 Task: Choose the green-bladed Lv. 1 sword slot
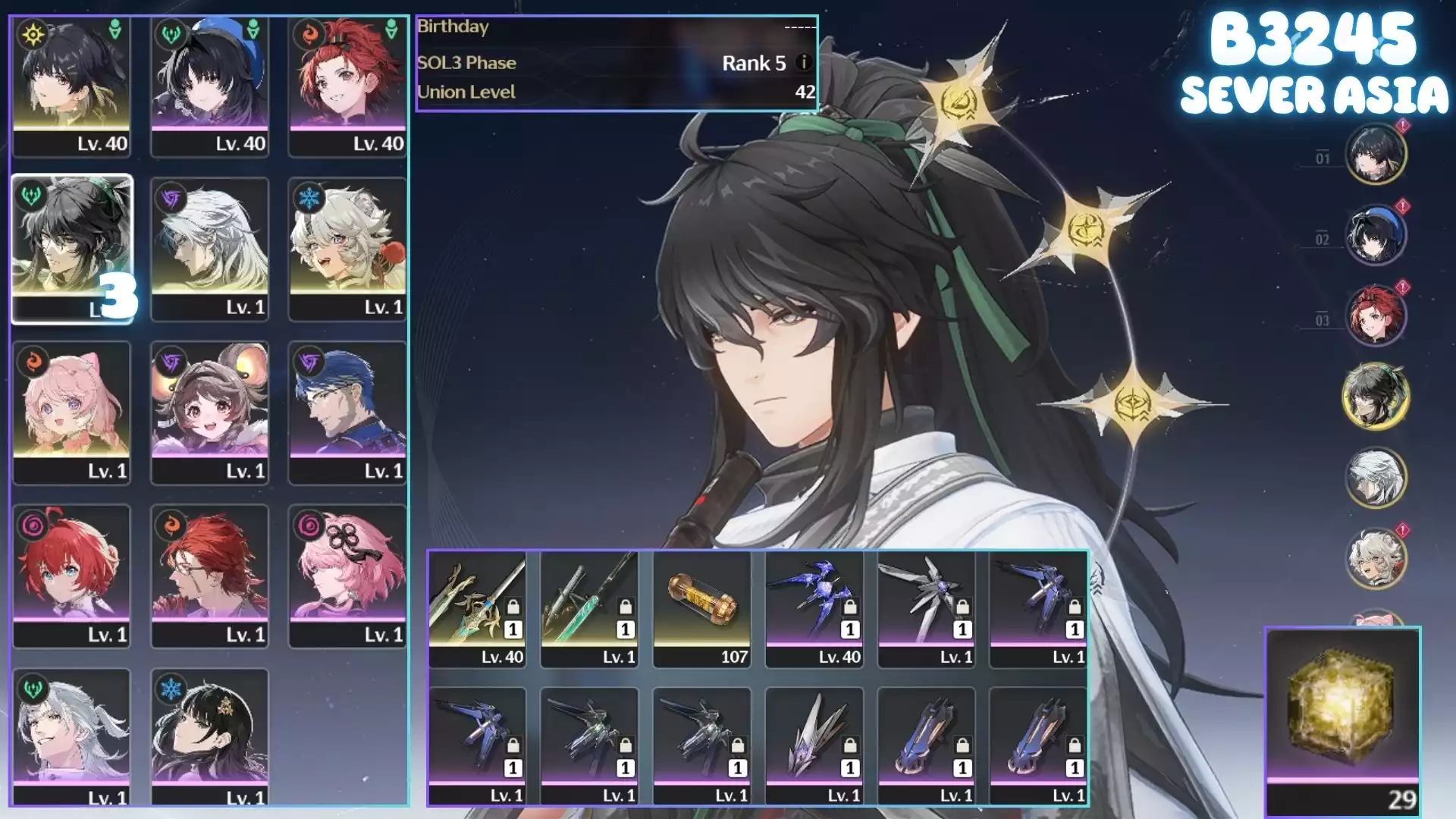(589, 609)
